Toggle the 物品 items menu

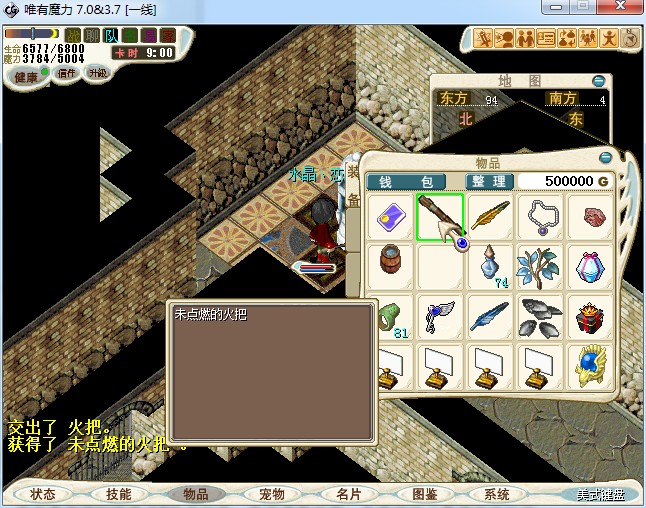(x=196, y=494)
